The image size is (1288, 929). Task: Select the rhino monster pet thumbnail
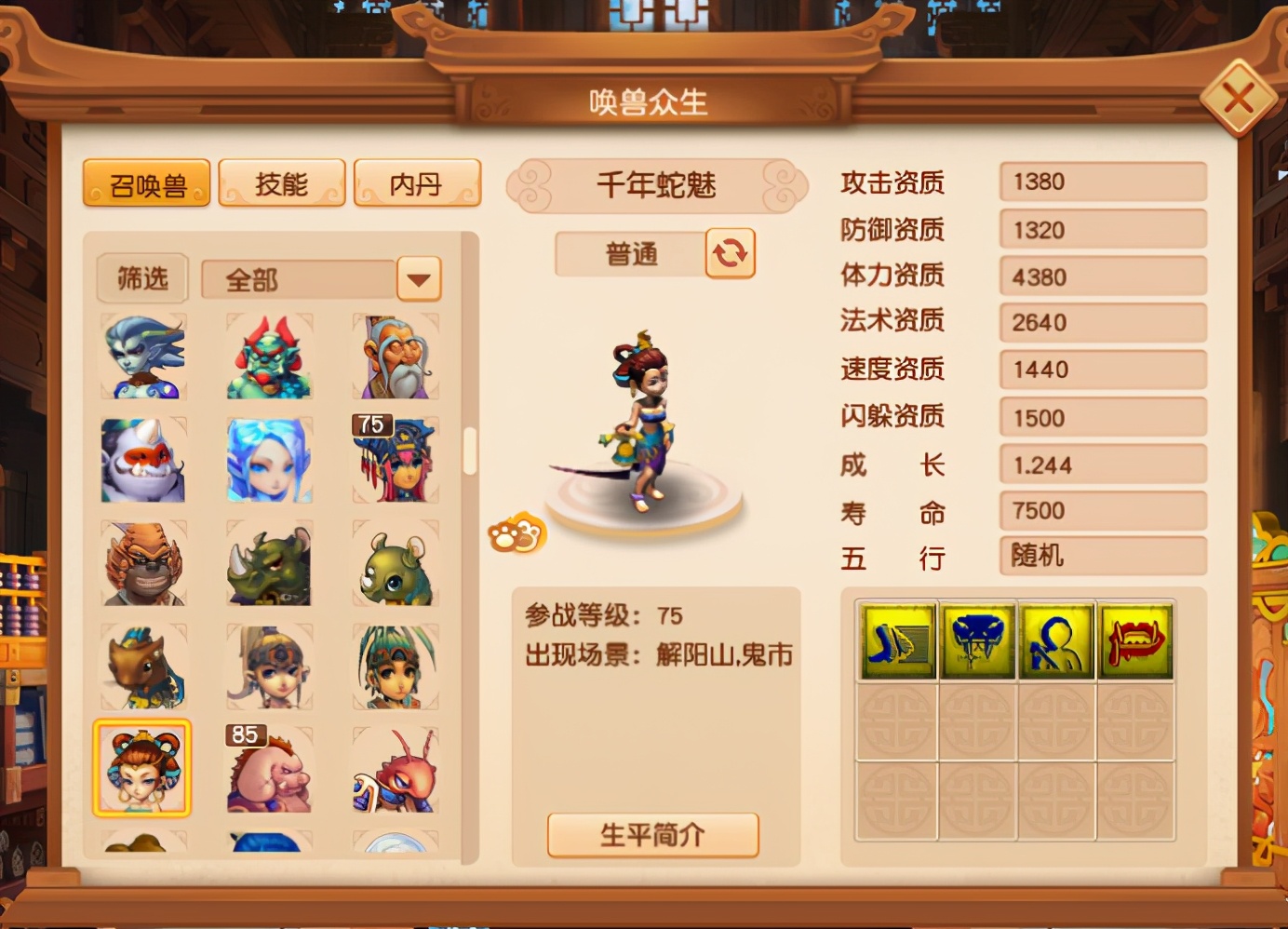269,562
